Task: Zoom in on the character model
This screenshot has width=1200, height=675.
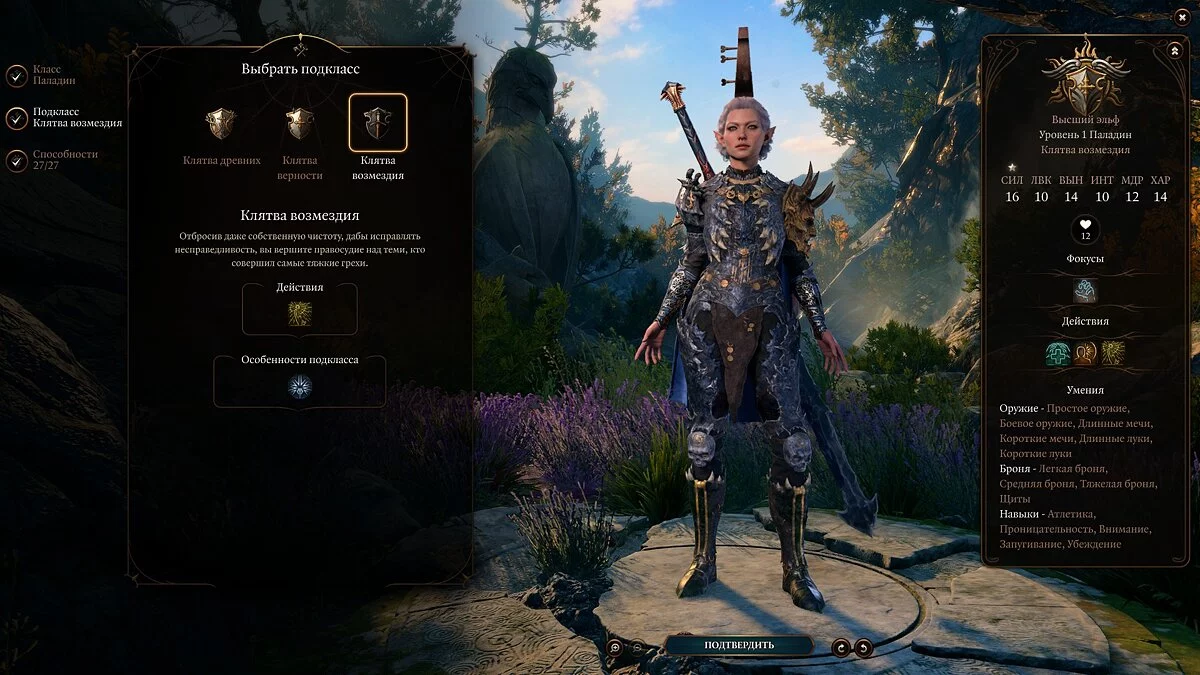Action: (x=615, y=647)
